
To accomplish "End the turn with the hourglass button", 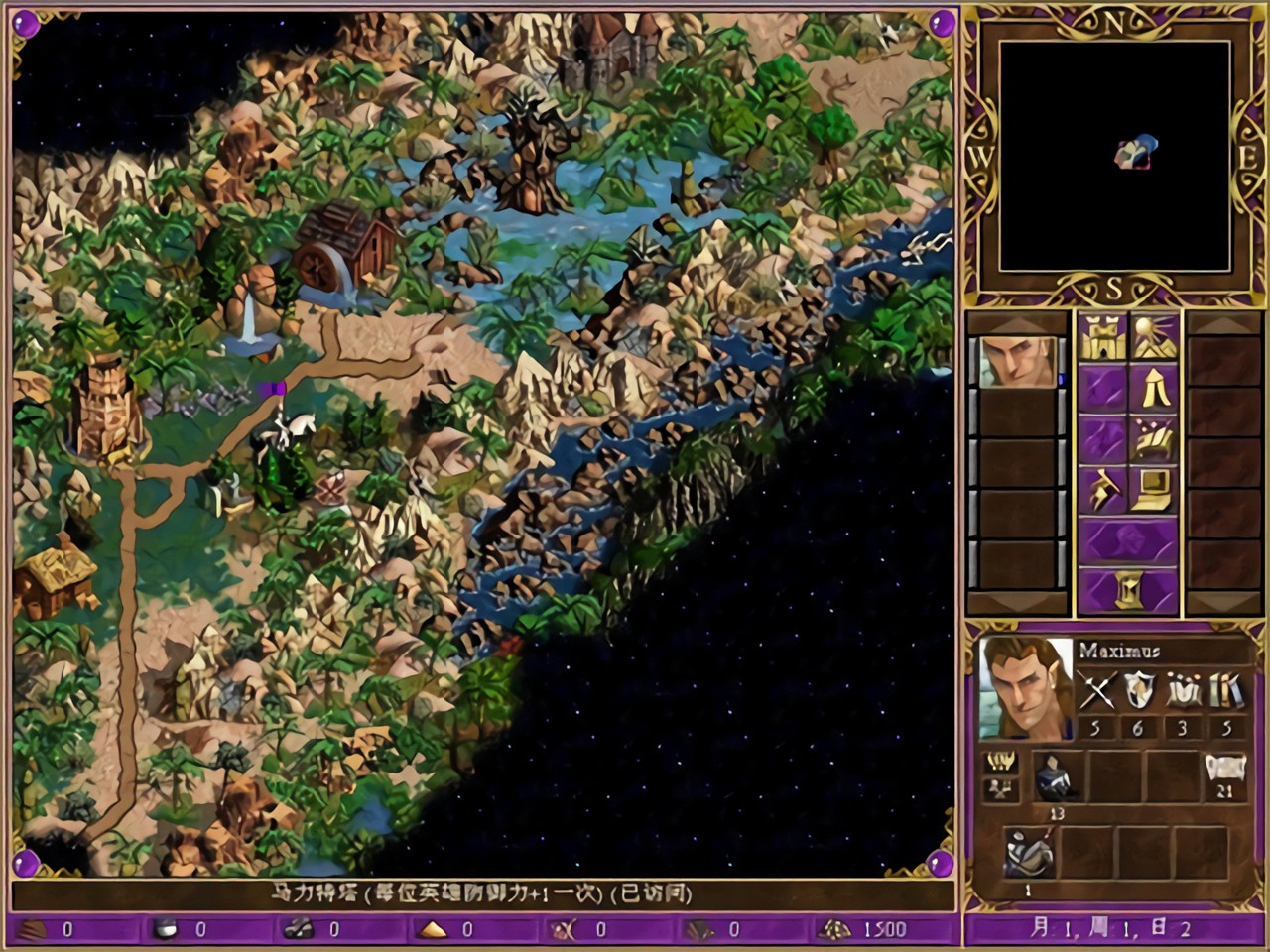I will [x=1128, y=591].
